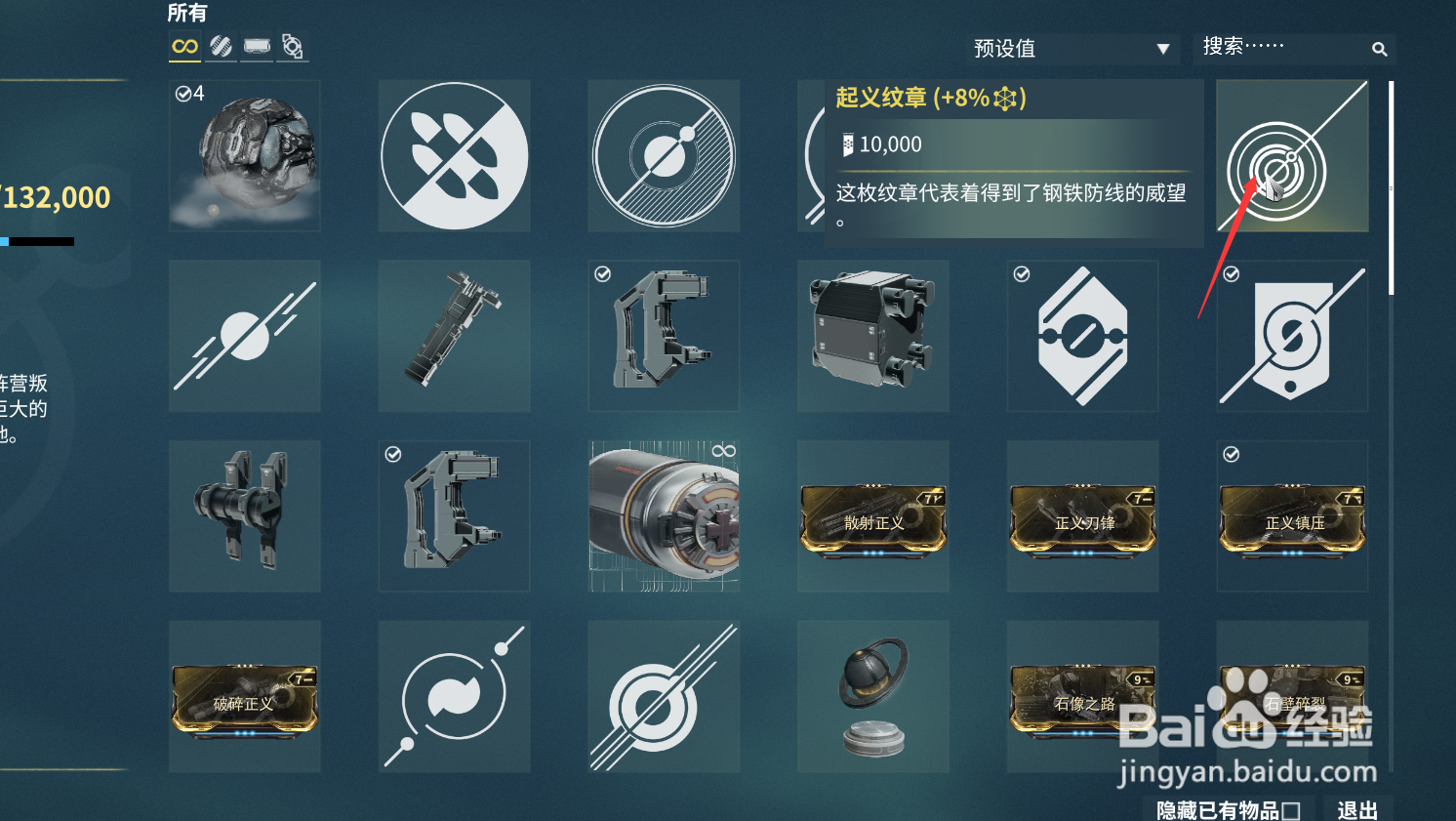This screenshot has height=821, width=1456.
Task: Select the crossed-circle emblem in the top row
Action: click(664, 155)
